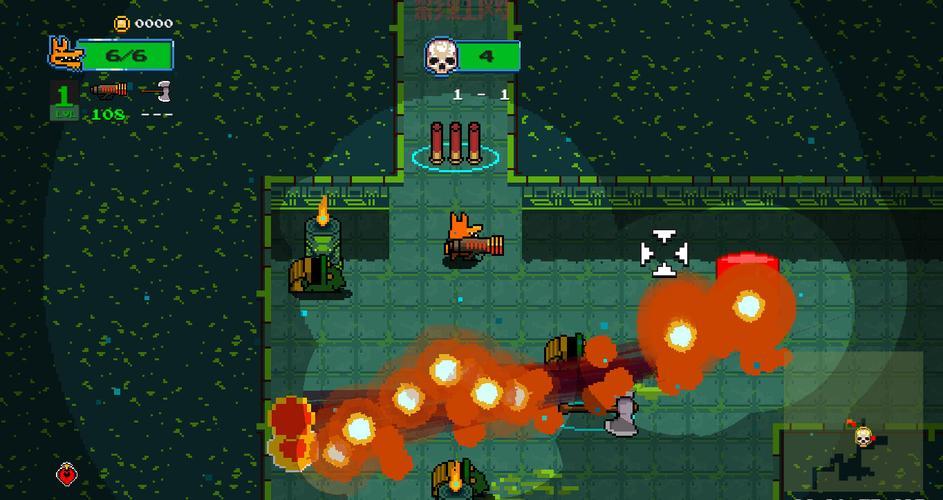943x500 pixels.
Task: Select the red launcher weapon icon
Action: (x=109, y=90)
